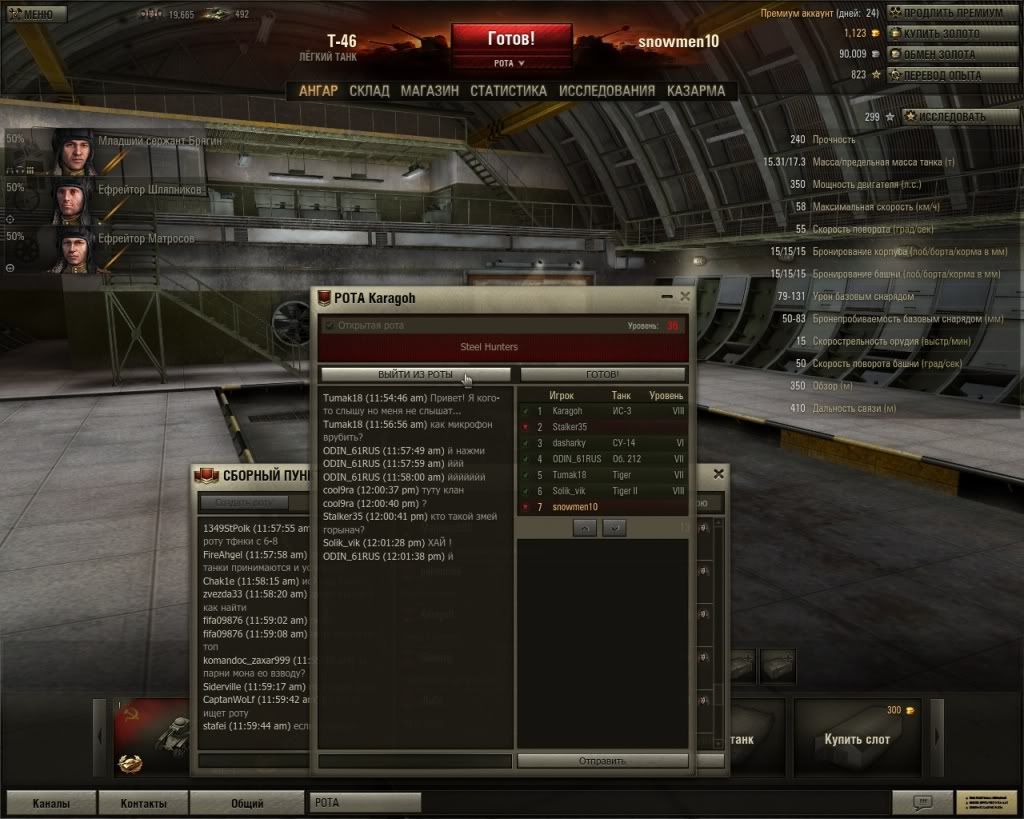Select ПЕРЕВОД ОПЫТА experience transfer

point(941,75)
